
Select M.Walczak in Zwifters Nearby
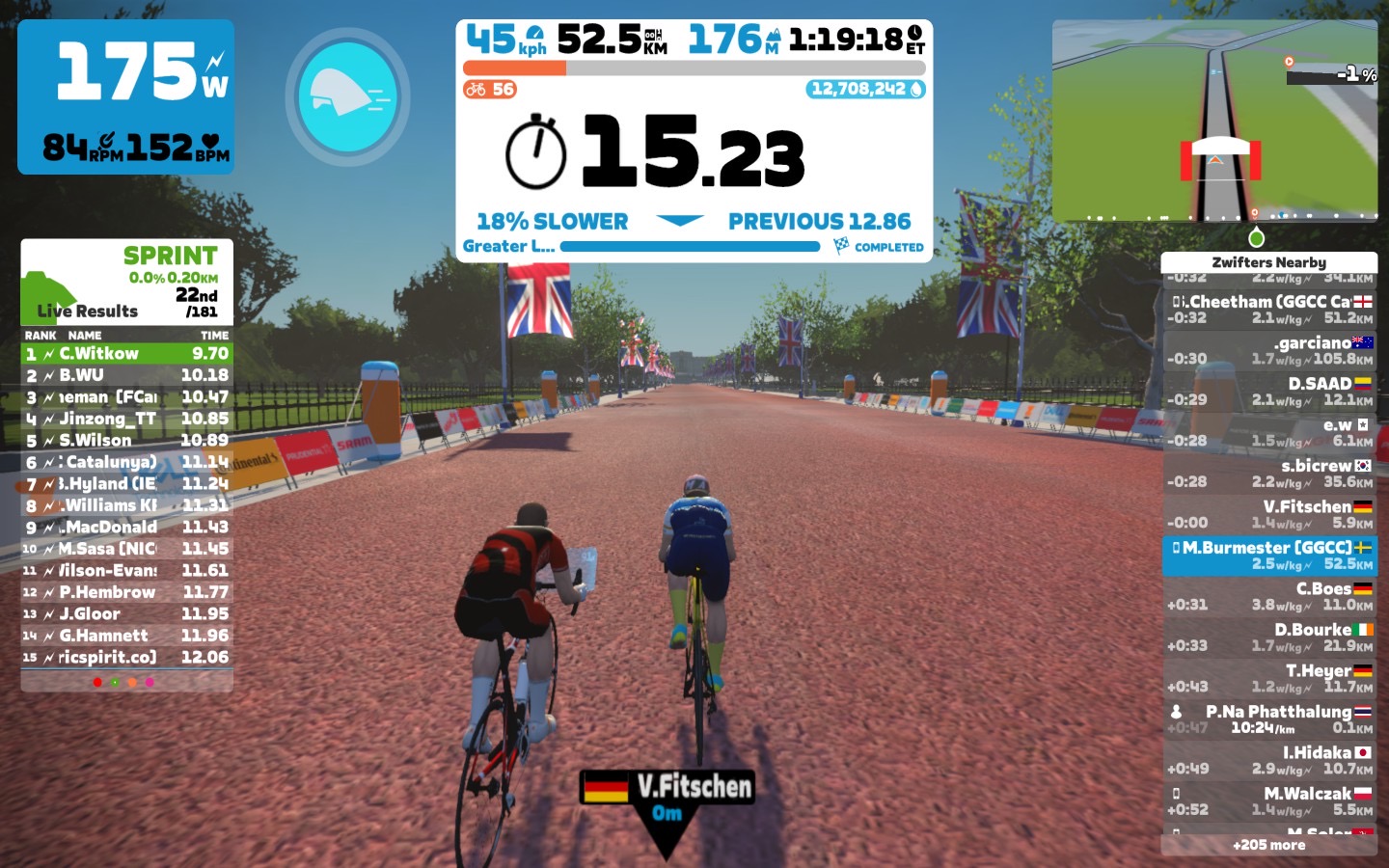1269,801
